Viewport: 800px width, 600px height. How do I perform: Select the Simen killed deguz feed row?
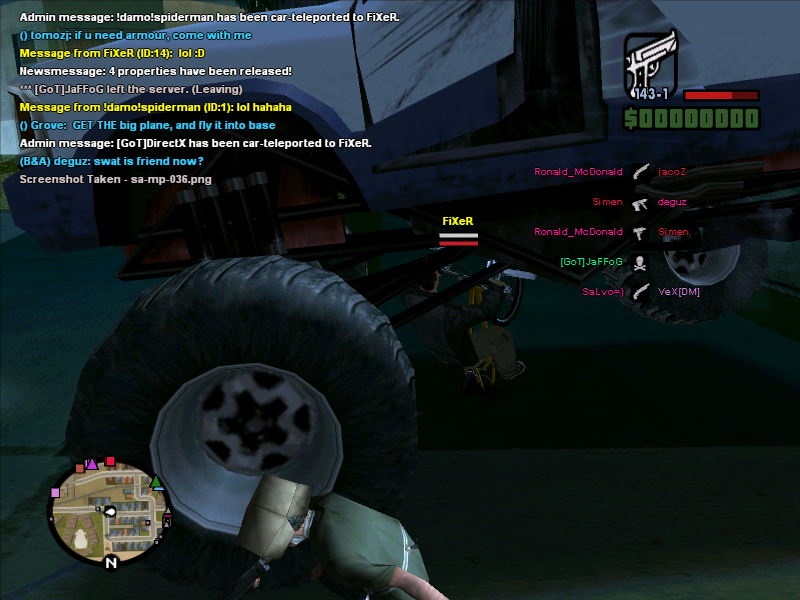(x=639, y=202)
